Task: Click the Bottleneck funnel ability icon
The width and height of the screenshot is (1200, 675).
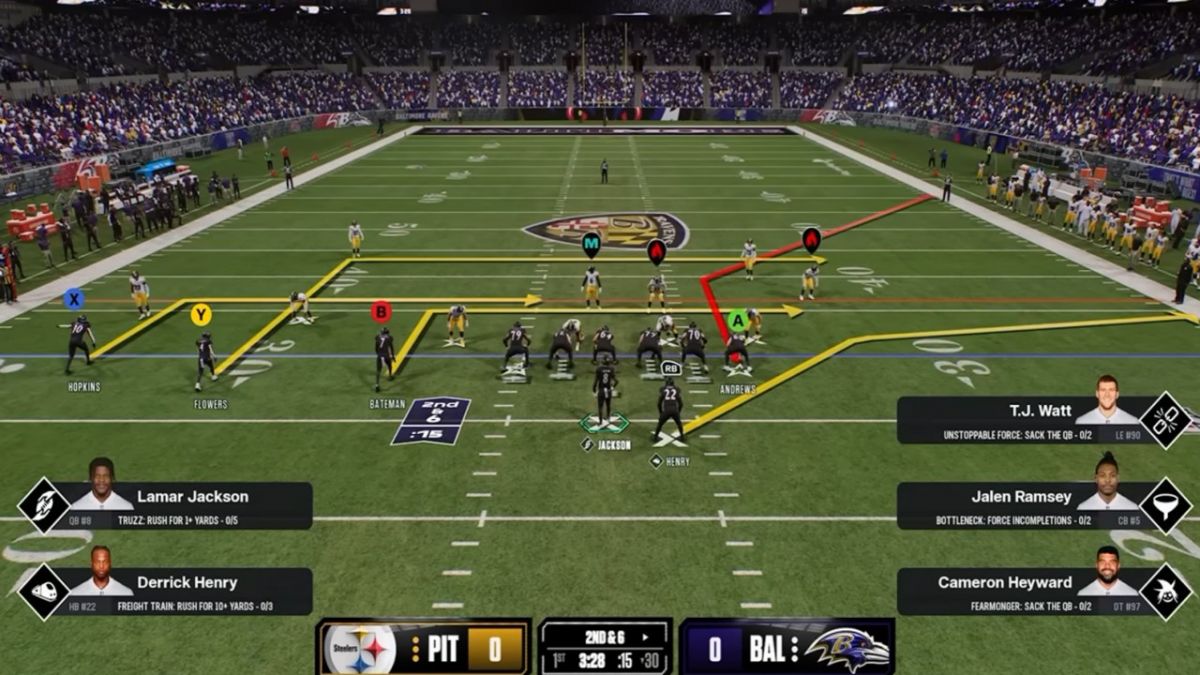Action: [1166, 505]
